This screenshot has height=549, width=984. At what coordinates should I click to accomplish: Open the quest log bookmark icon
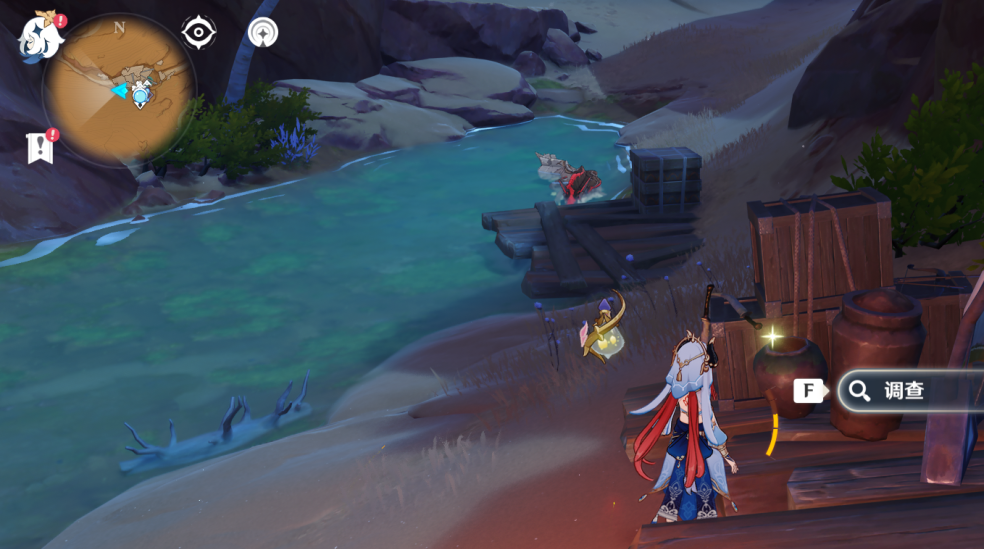click(x=39, y=148)
